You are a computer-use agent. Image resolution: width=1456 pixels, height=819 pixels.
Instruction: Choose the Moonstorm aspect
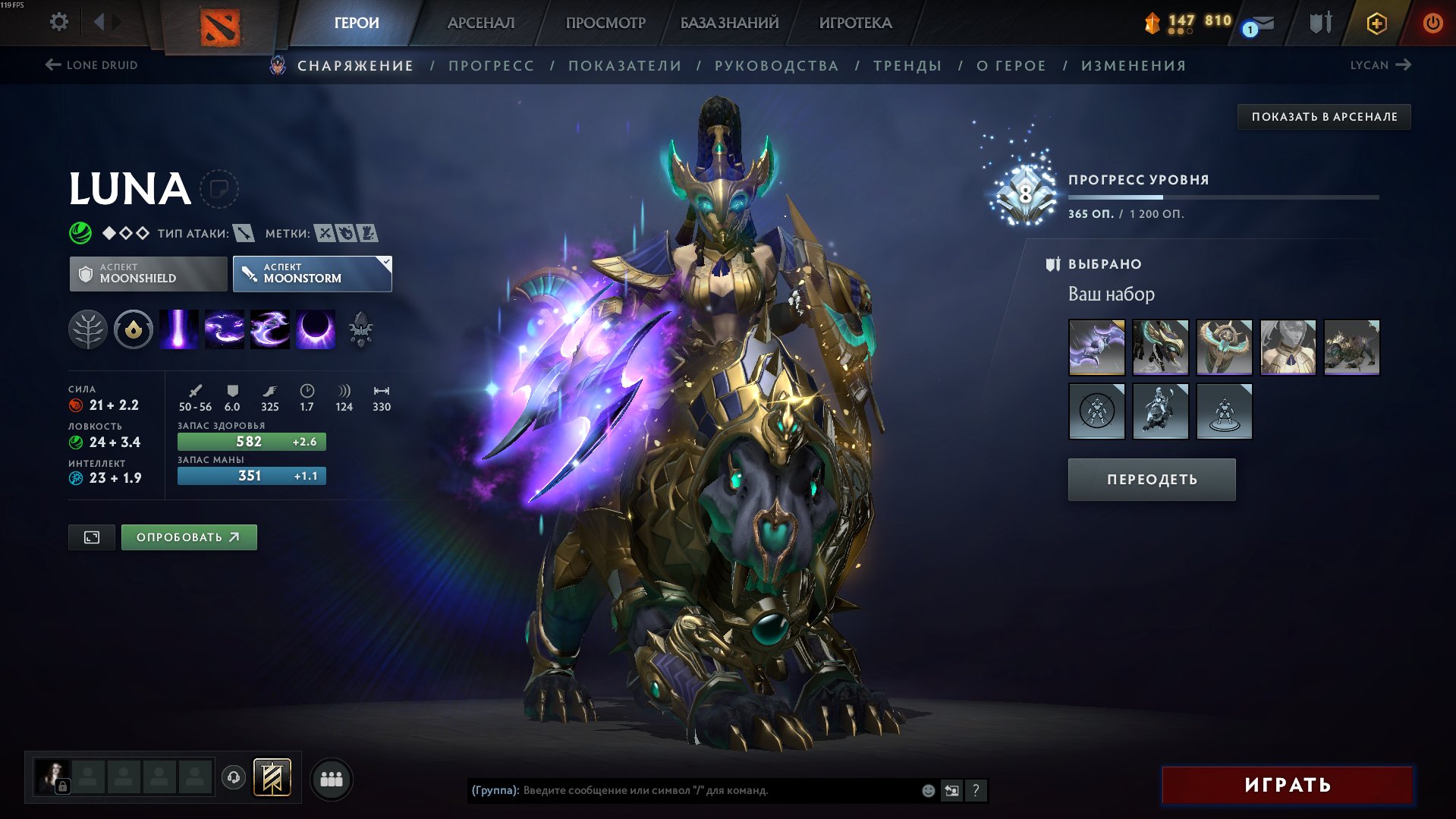(x=312, y=273)
